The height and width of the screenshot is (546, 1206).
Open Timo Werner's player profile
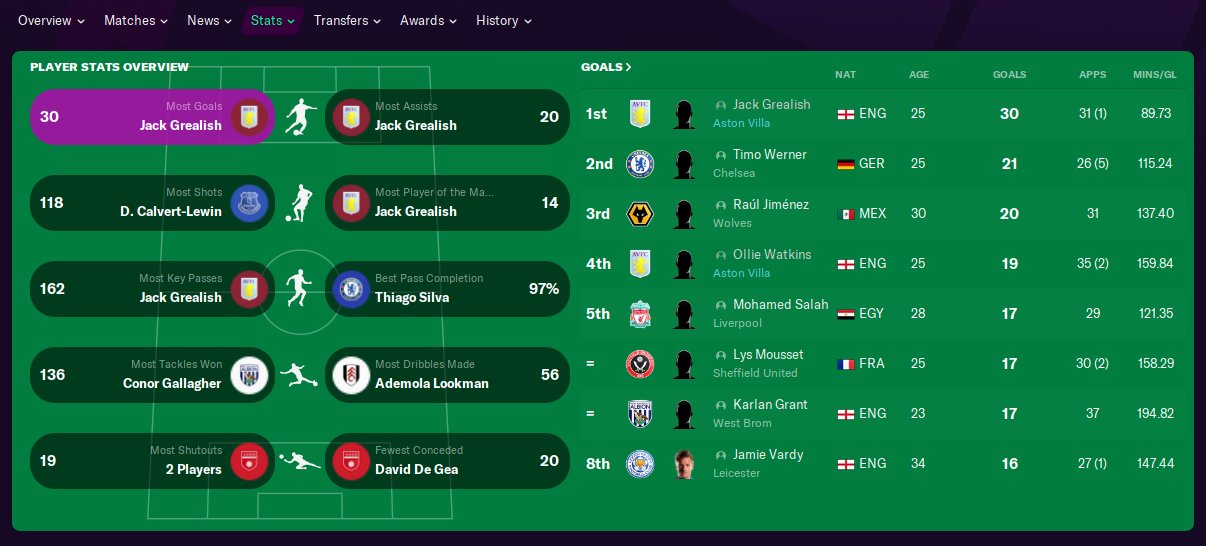tap(769, 155)
